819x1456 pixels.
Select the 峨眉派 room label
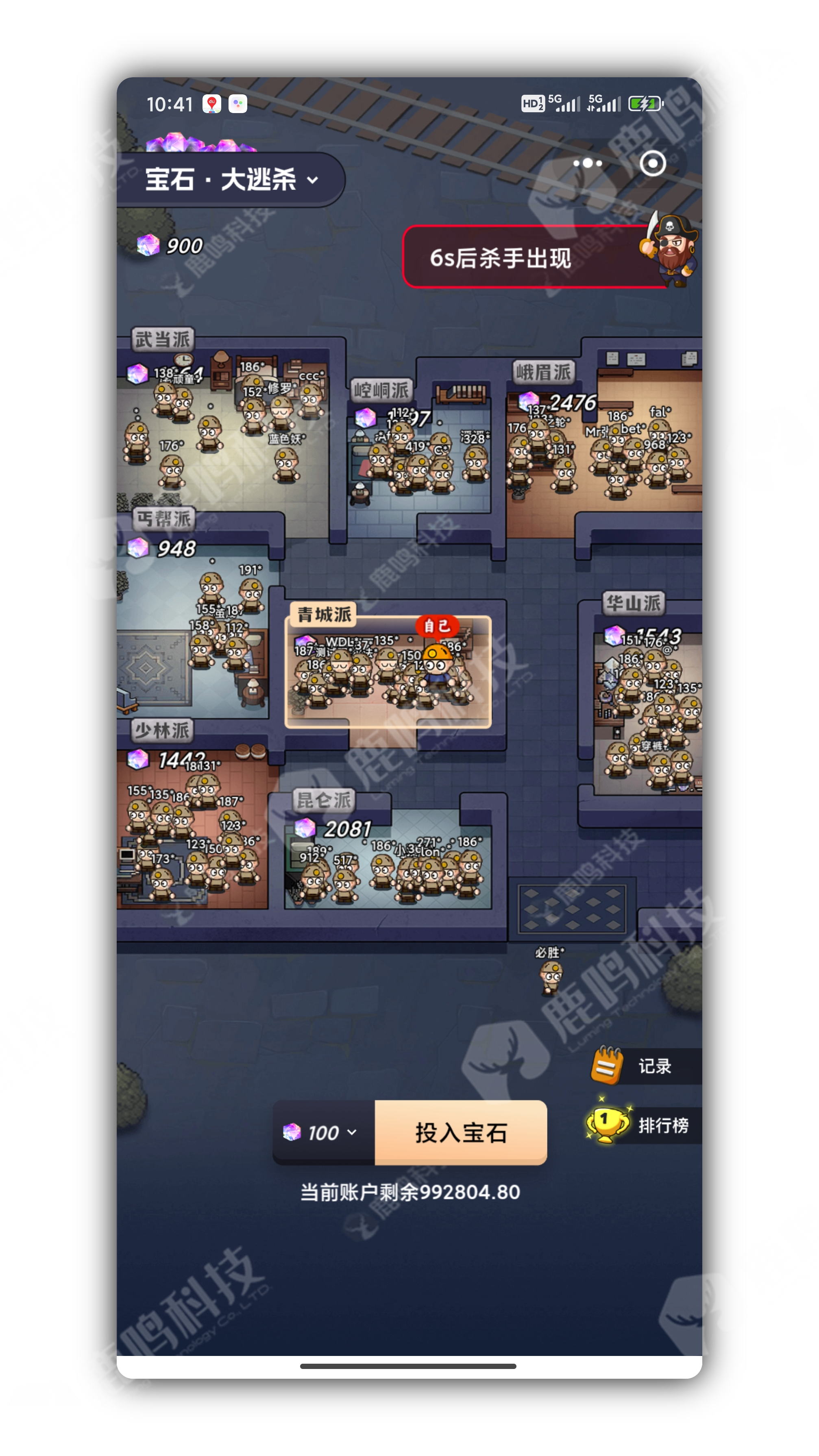coord(543,372)
